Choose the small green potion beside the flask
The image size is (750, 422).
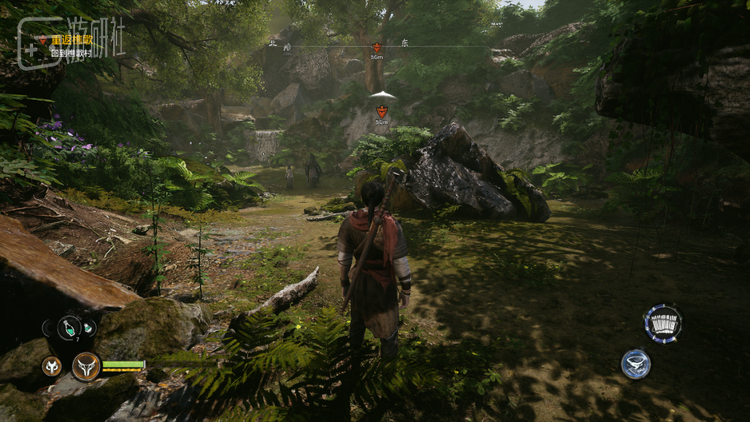[89, 326]
